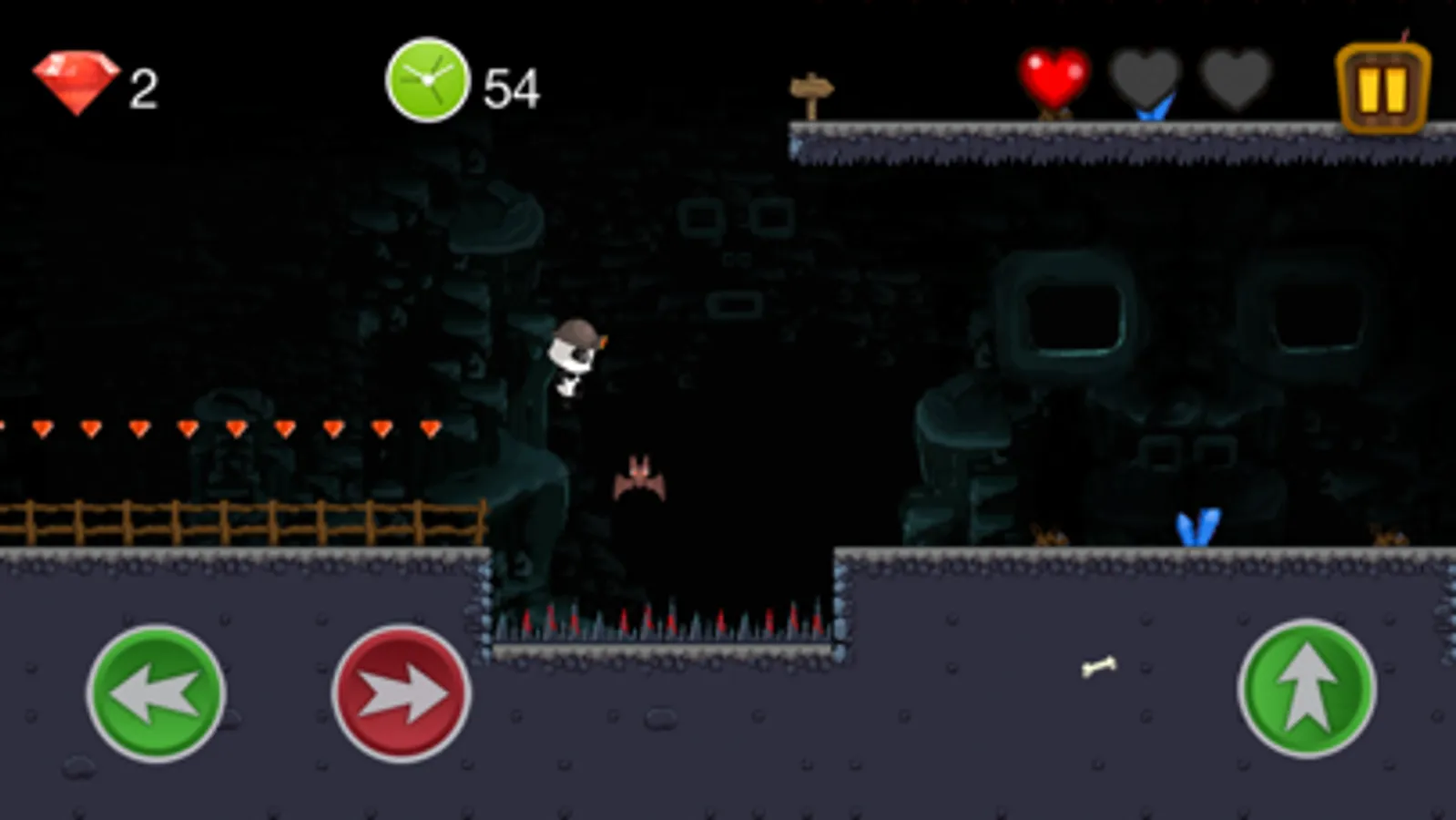Click the gem count number 2
The image size is (1456, 820).
click(x=144, y=87)
